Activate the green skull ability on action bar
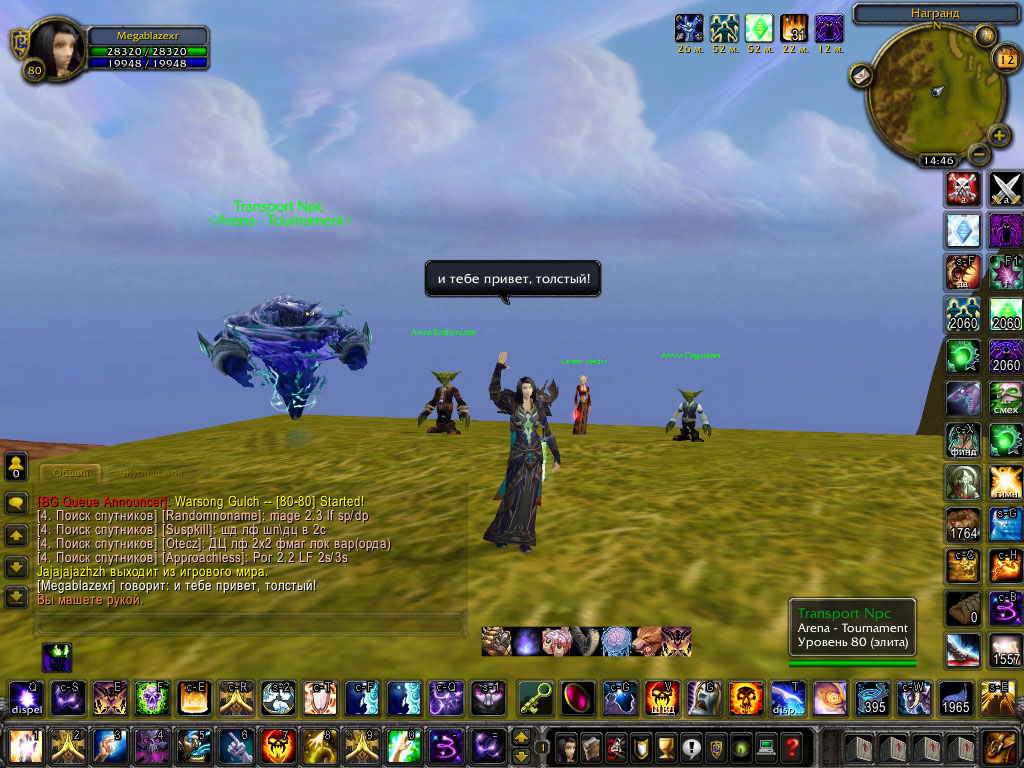 151,697
